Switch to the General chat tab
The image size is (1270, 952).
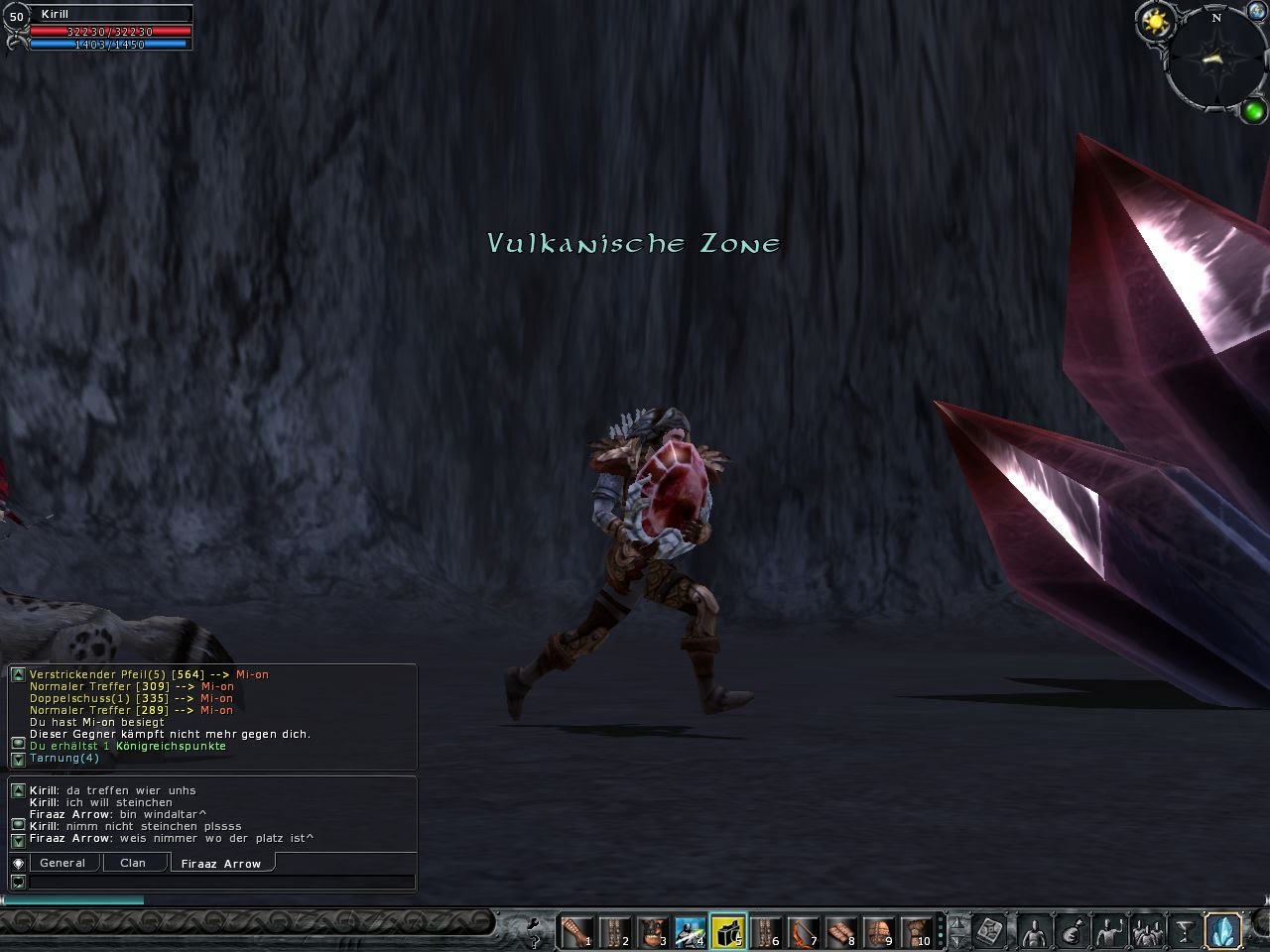click(63, 863)
